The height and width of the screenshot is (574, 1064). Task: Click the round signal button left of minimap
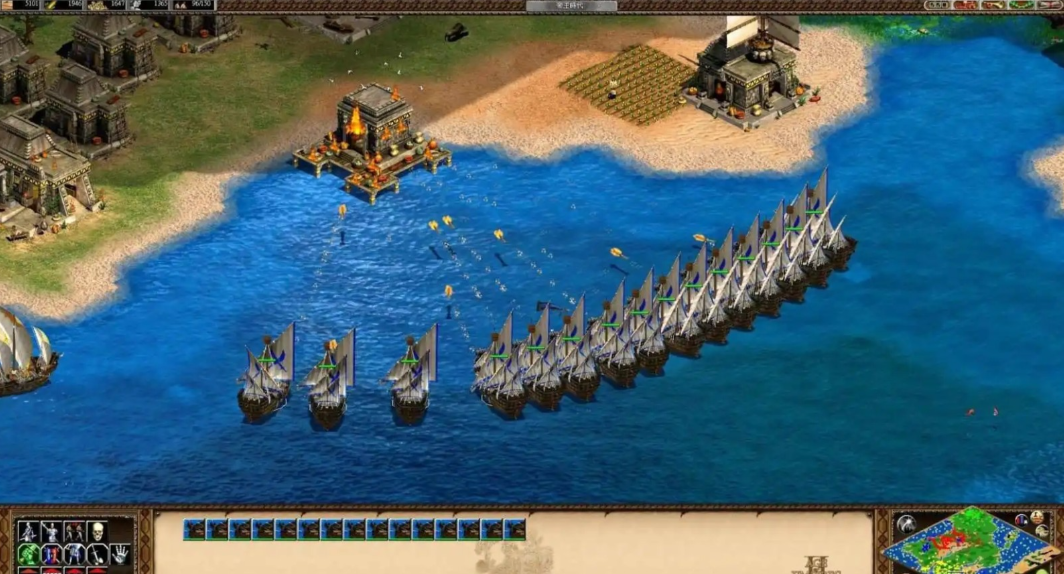[x=906, y=524]
